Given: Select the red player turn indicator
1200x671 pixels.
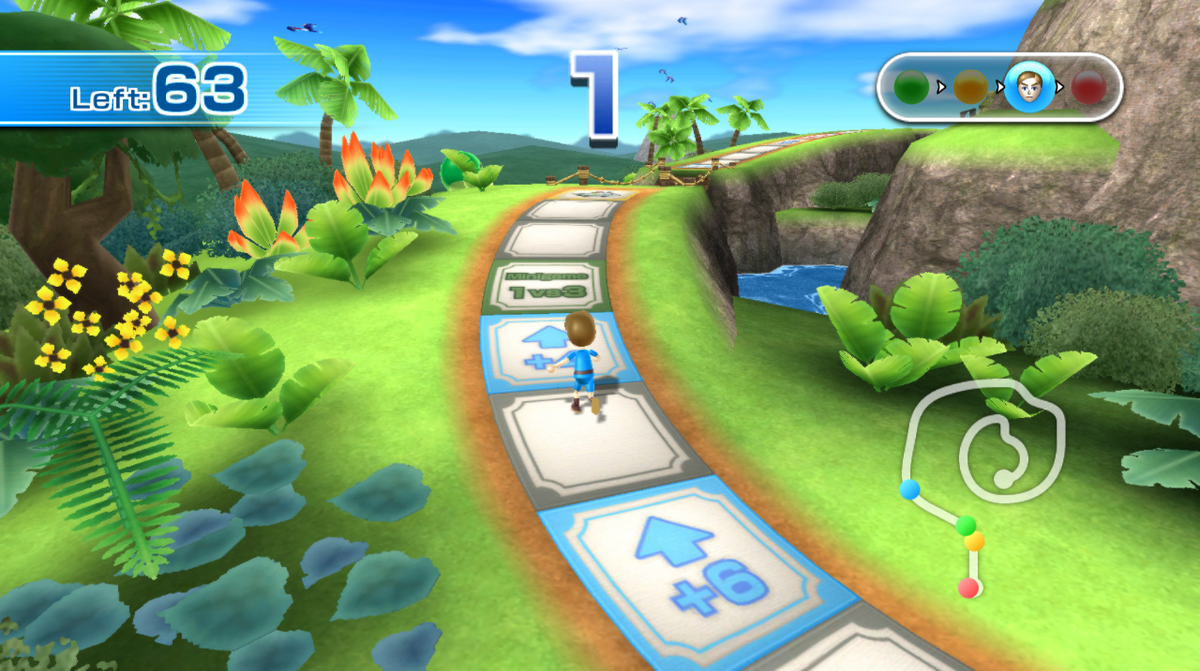Looking at the screenshot, I should point(1088,88).
